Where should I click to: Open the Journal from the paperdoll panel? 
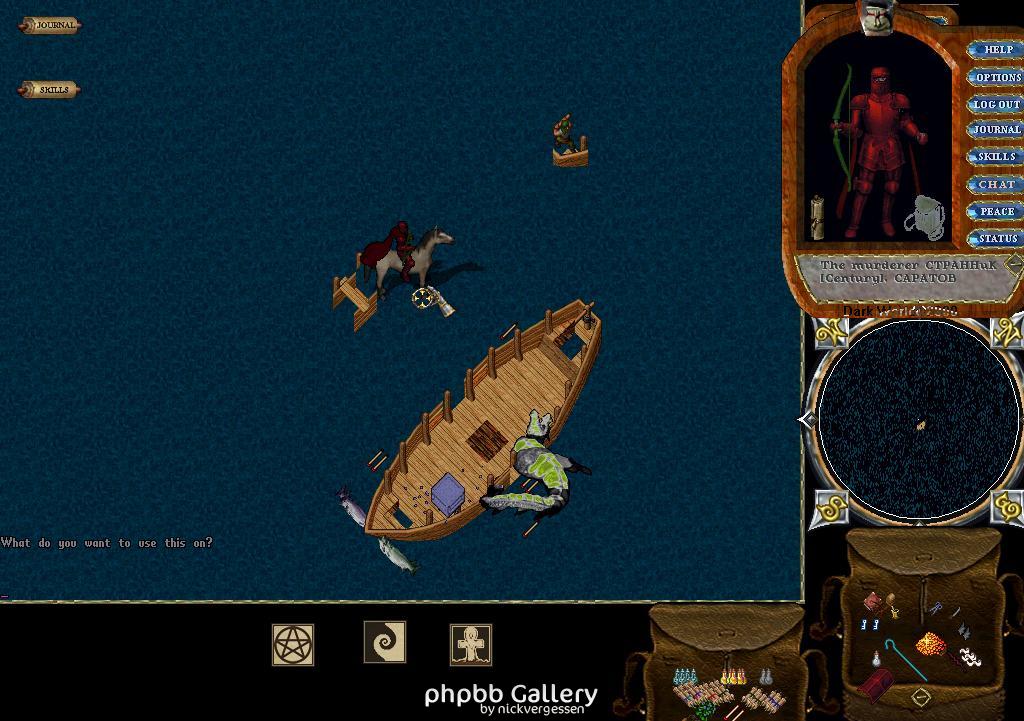click(x=996, y=130)
